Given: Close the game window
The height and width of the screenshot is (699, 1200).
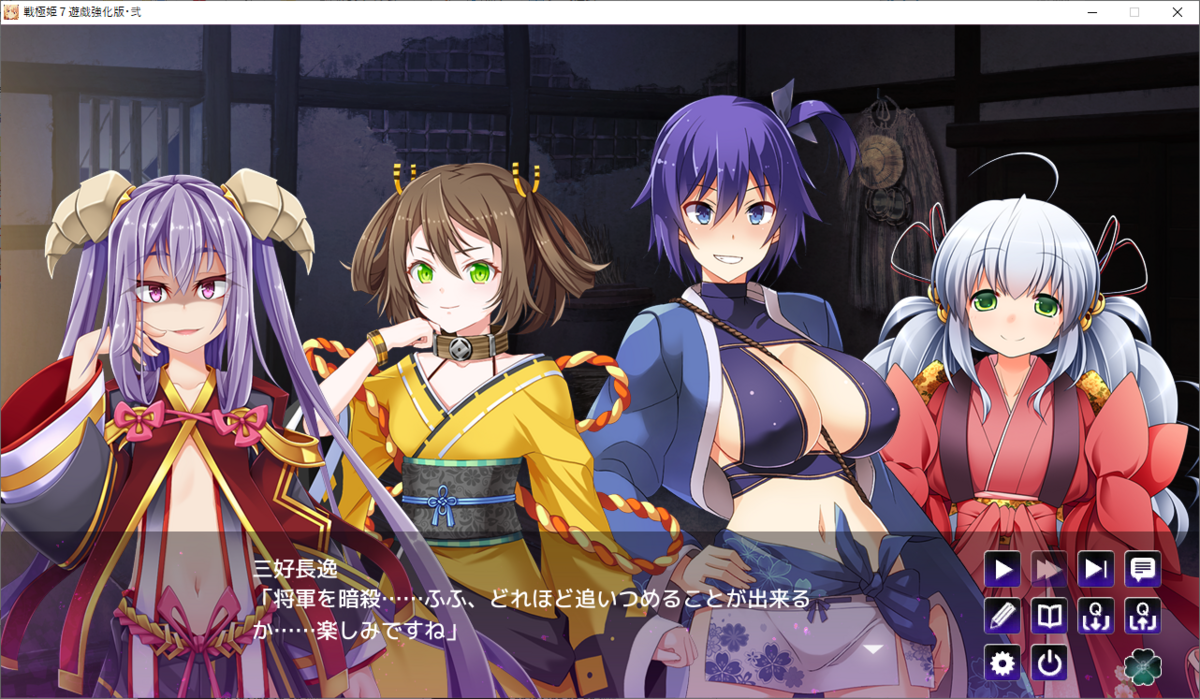Looking at the screenshot, I should (1177, 12).
